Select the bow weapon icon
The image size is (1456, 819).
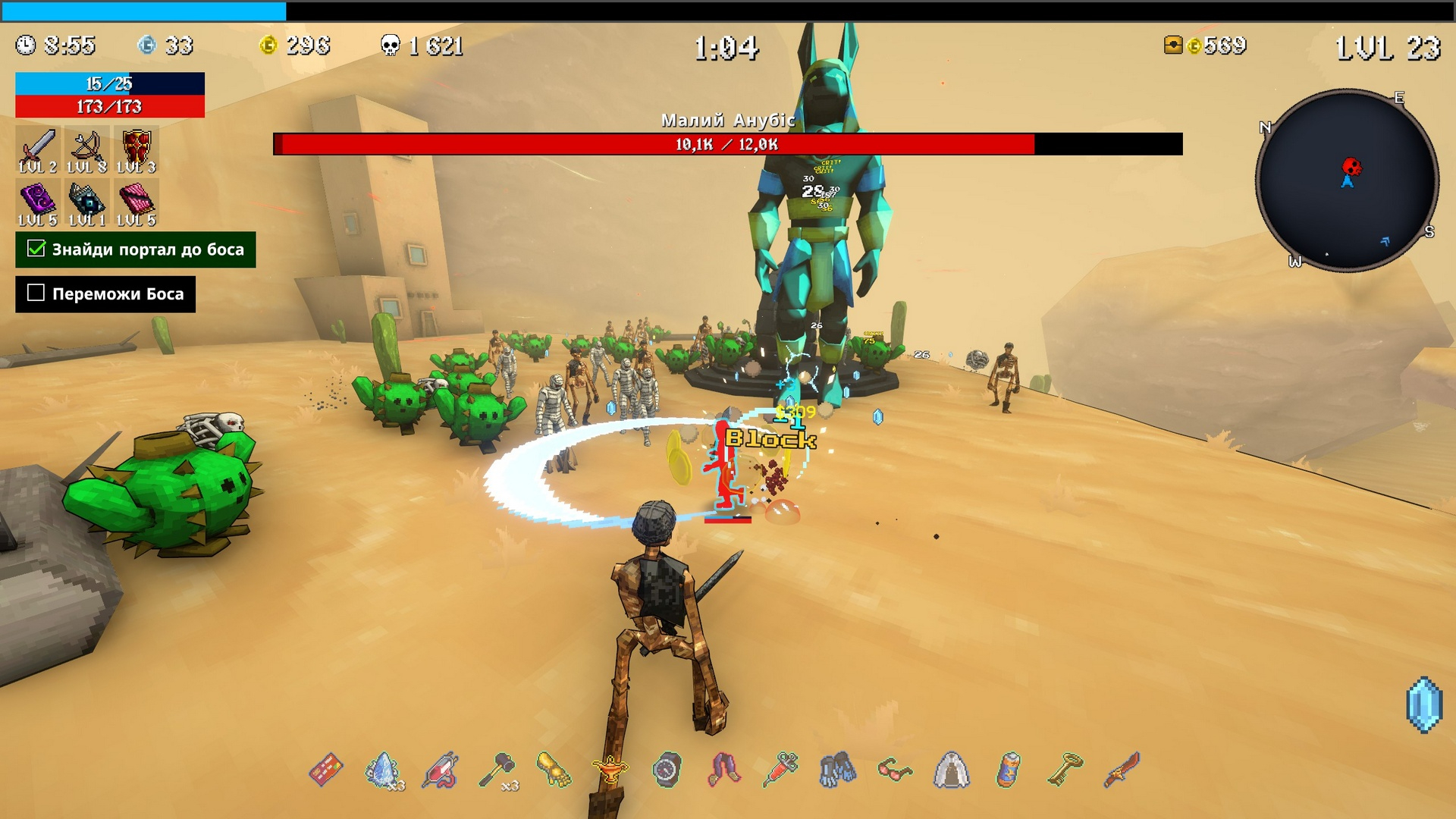pos(86,146)
